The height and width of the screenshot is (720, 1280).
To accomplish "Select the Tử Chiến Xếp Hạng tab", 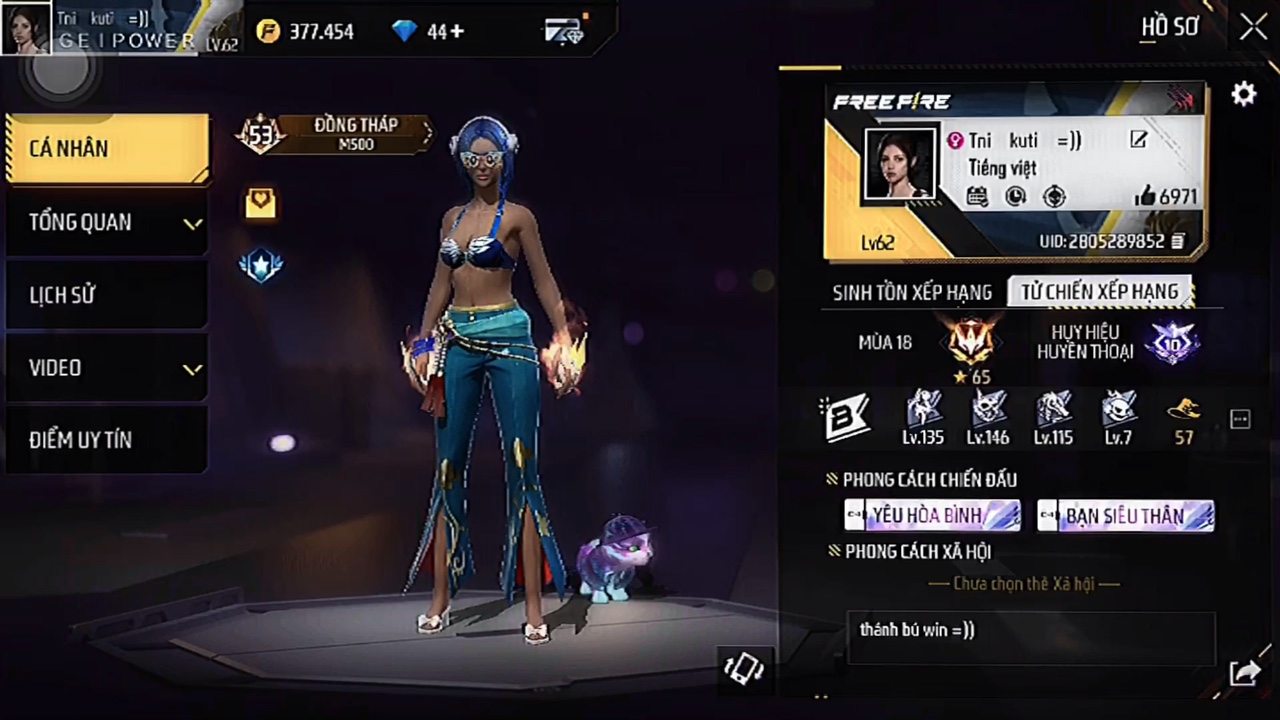I will [1099, 292].
